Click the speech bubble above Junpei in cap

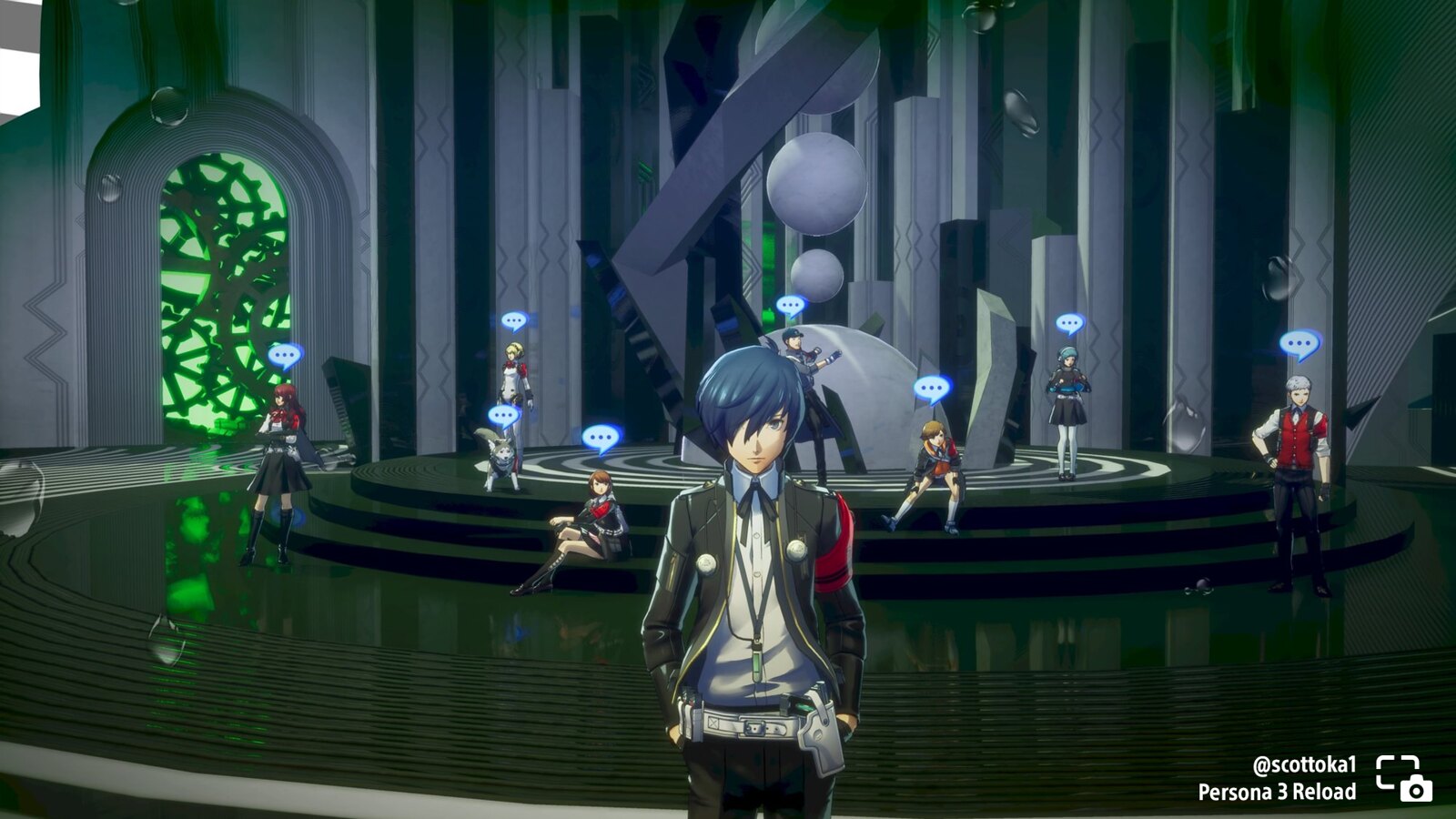tap(791, 306)
